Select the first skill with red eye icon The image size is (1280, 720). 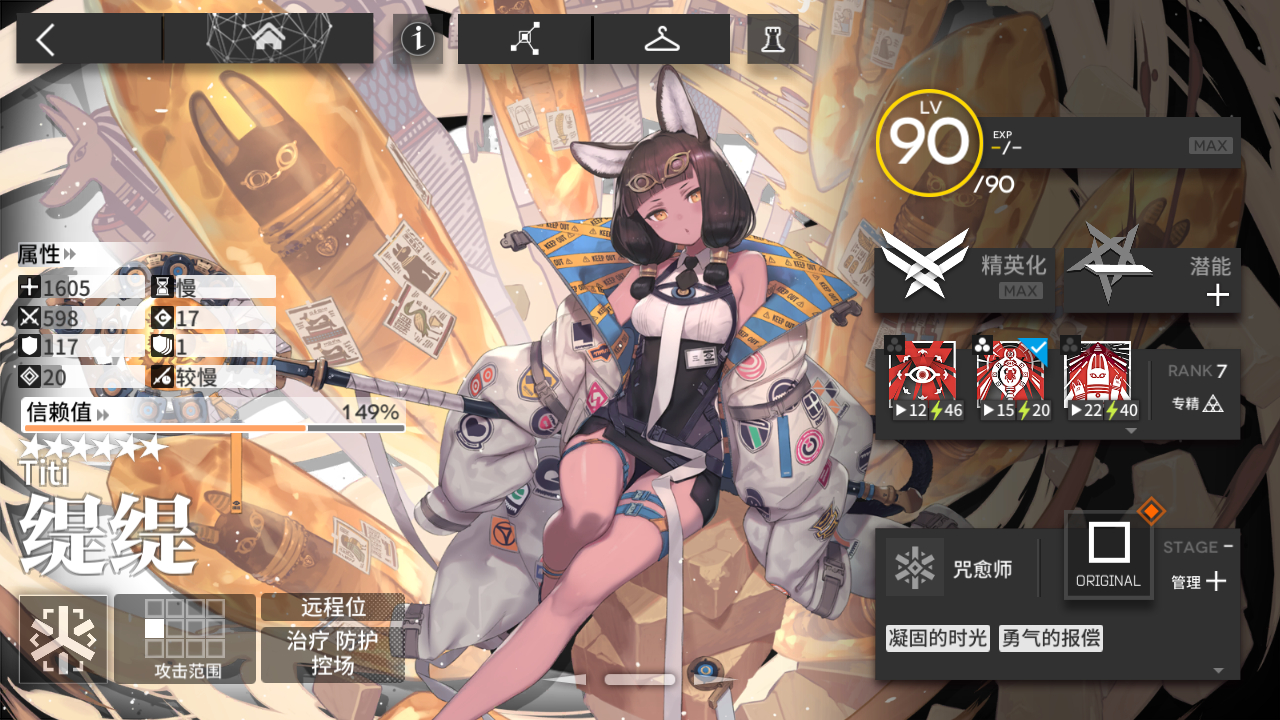(922, 380)
